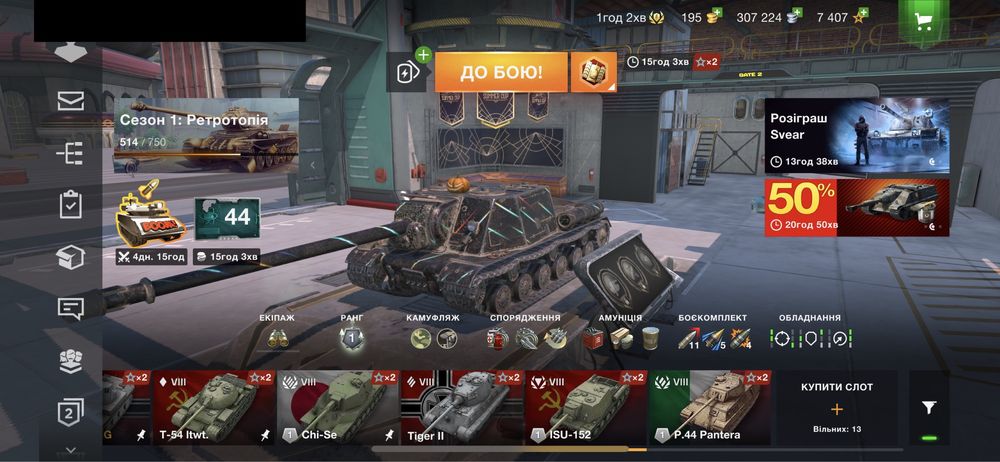
Task: Open the ОБЛАДНАННЯ equipment section
Action: (810, 337)
